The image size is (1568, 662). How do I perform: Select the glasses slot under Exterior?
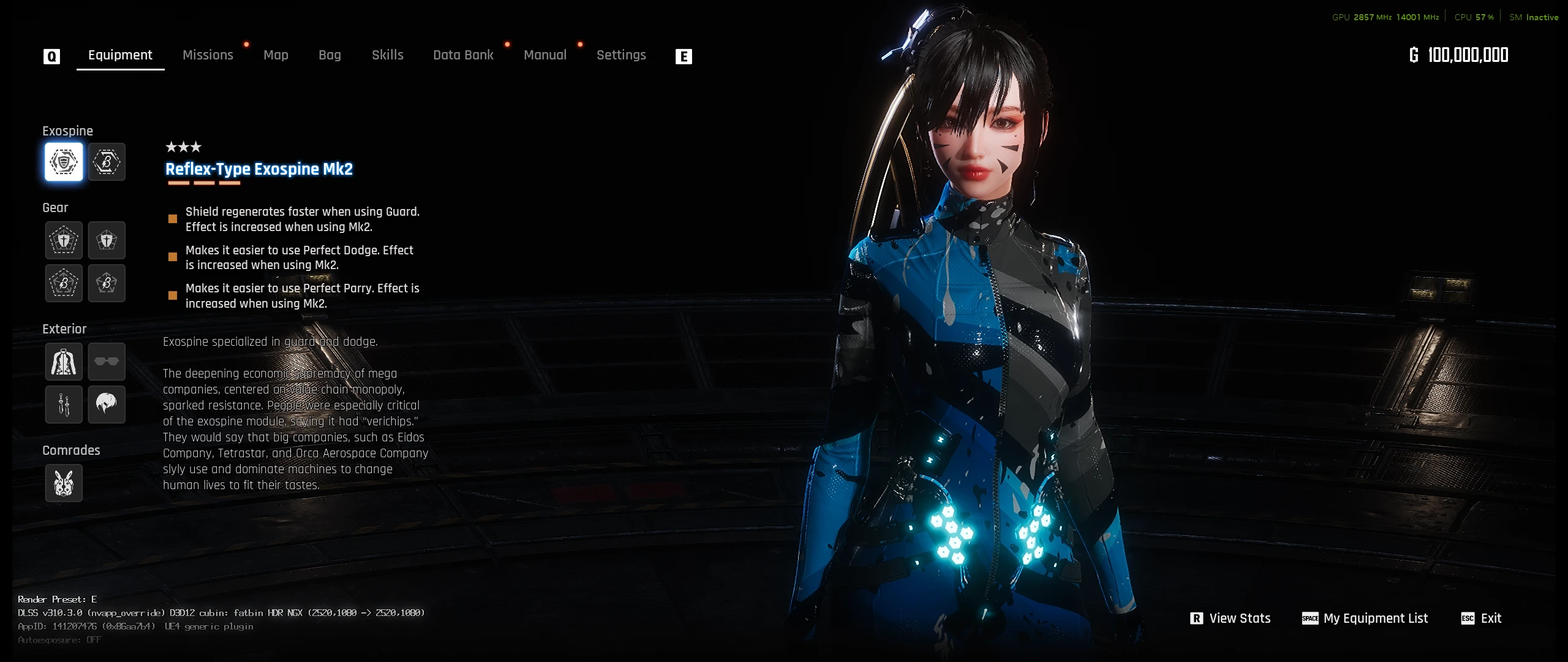[107, 362]
